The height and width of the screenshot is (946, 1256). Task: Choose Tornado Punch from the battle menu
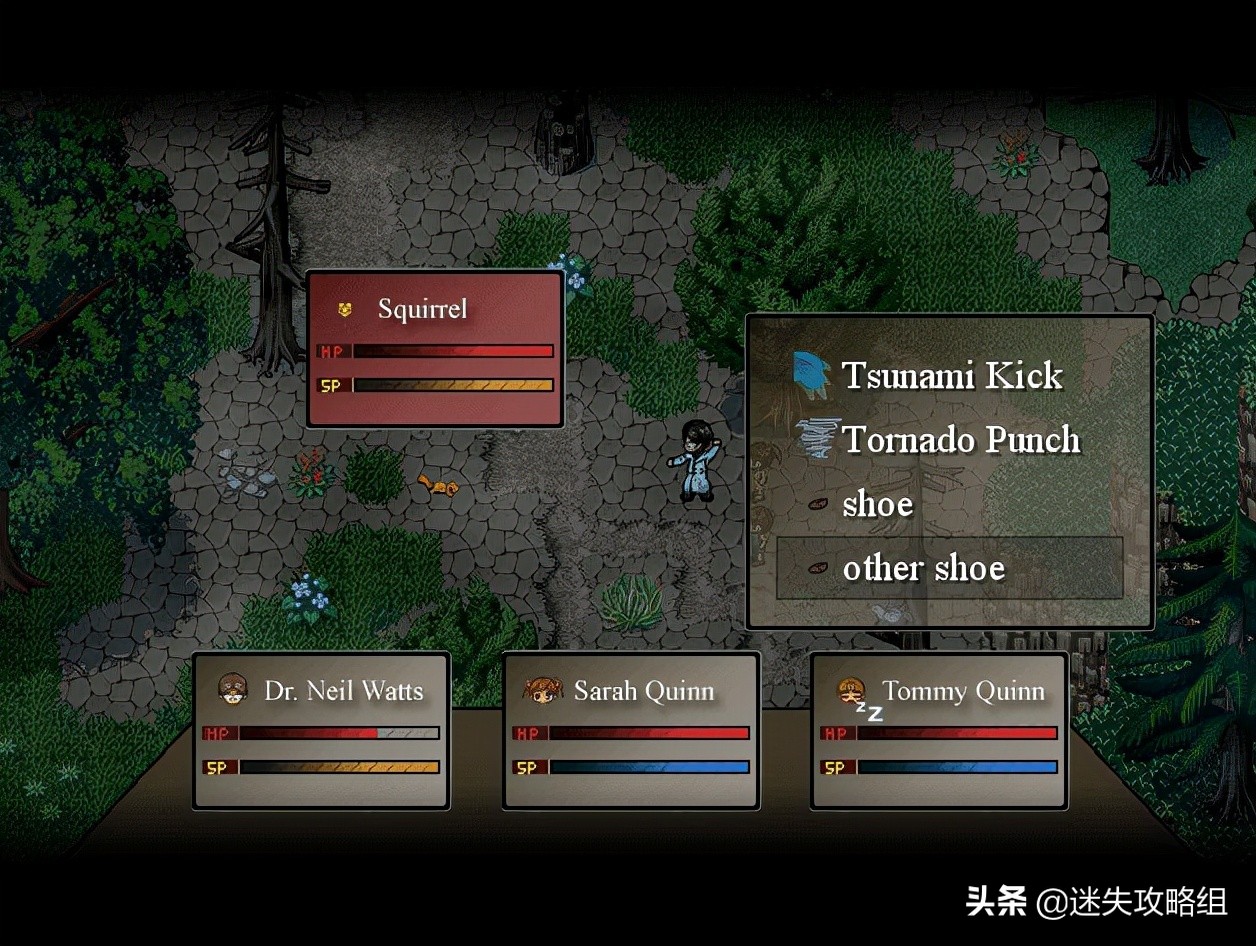click(x=960, y=440)
